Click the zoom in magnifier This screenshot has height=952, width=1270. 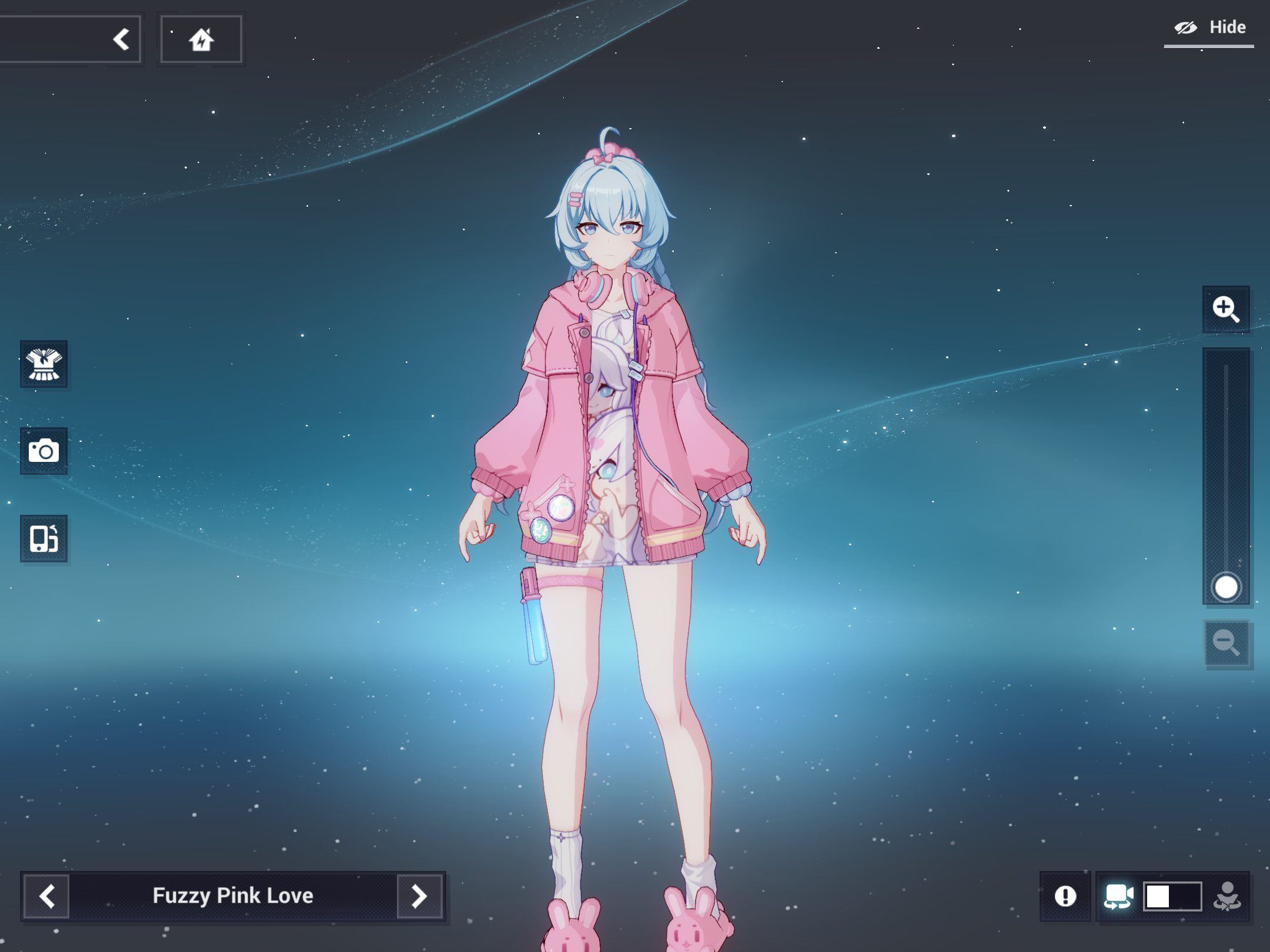tap(1226, 310)
